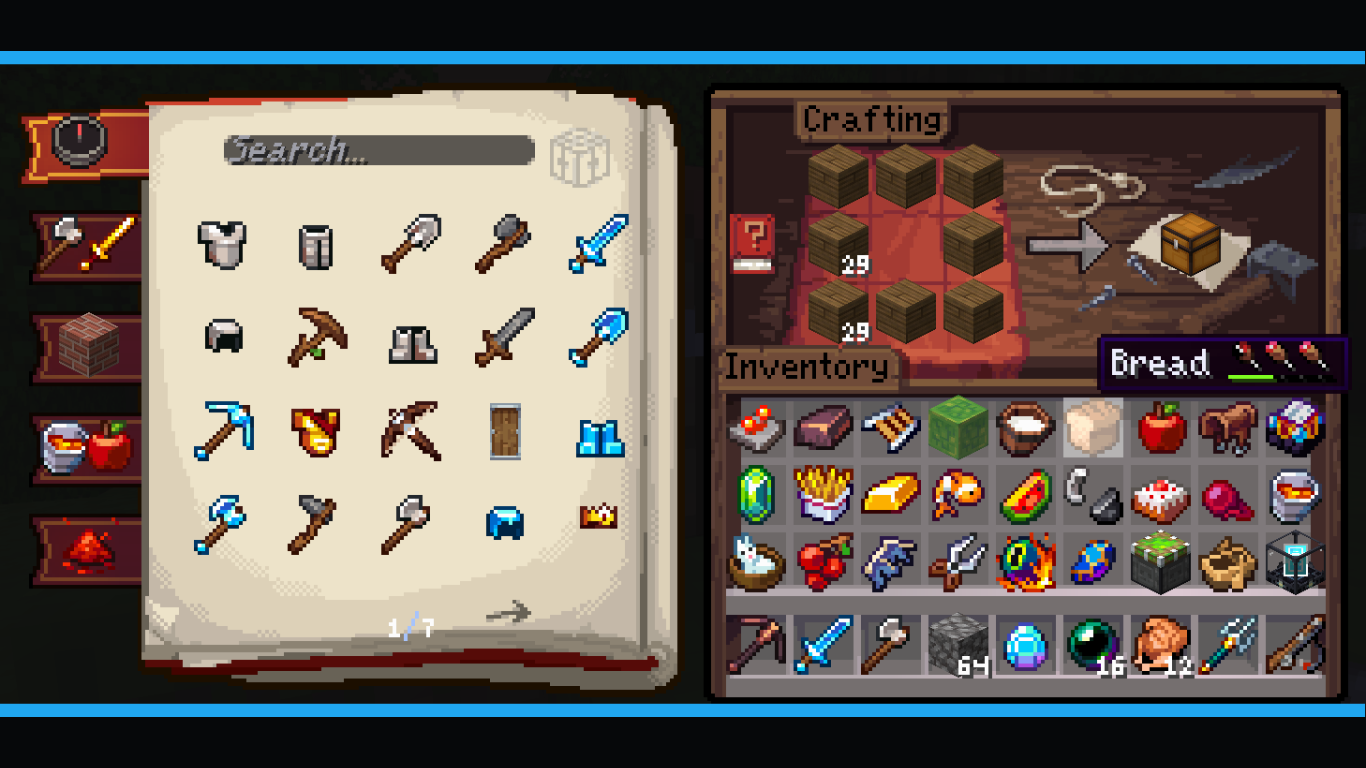Go to the next recipe page
The image size is (1366, 768).
click(508, 612)
